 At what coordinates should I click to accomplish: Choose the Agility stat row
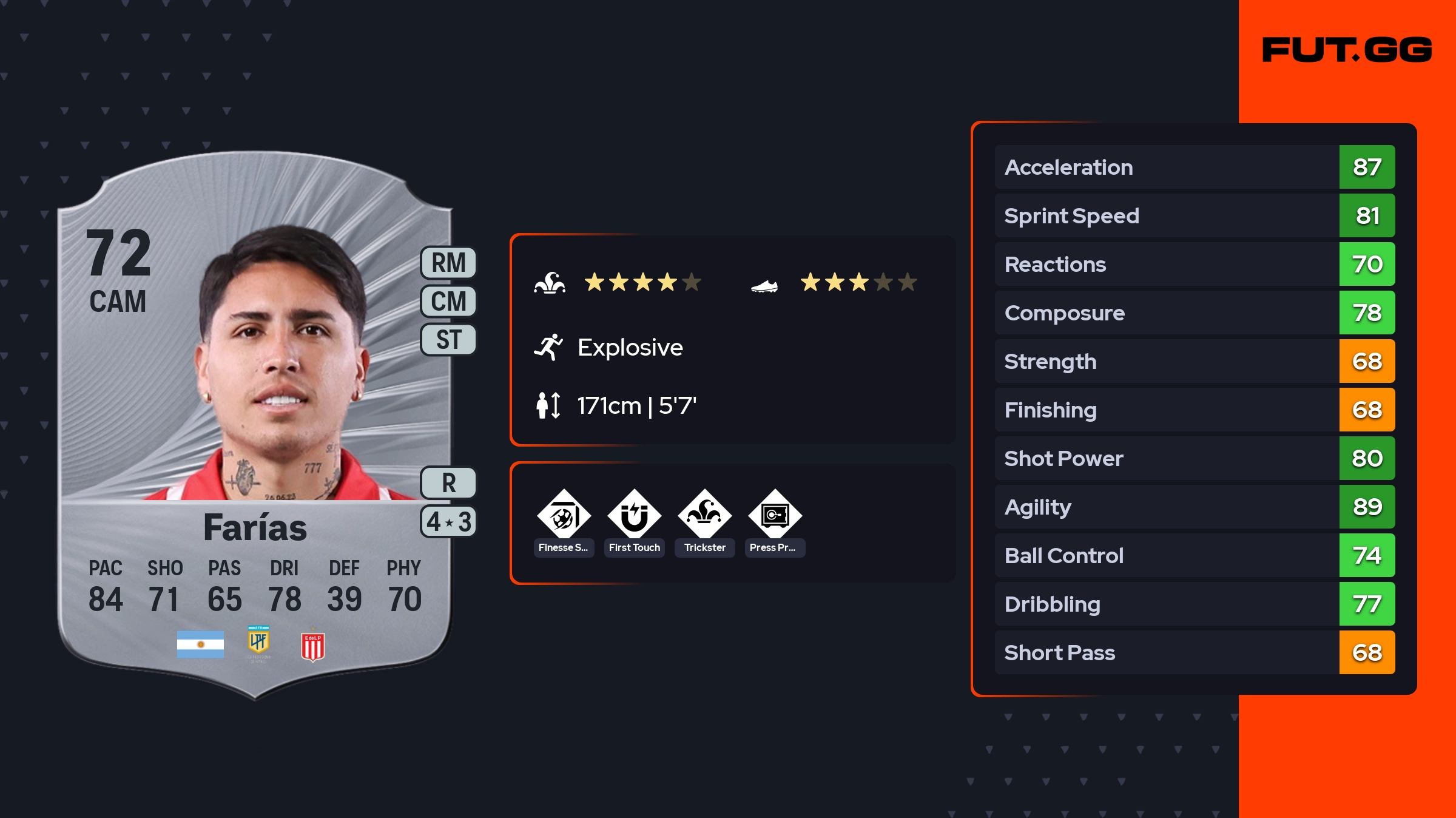[x=1195, y=507]
